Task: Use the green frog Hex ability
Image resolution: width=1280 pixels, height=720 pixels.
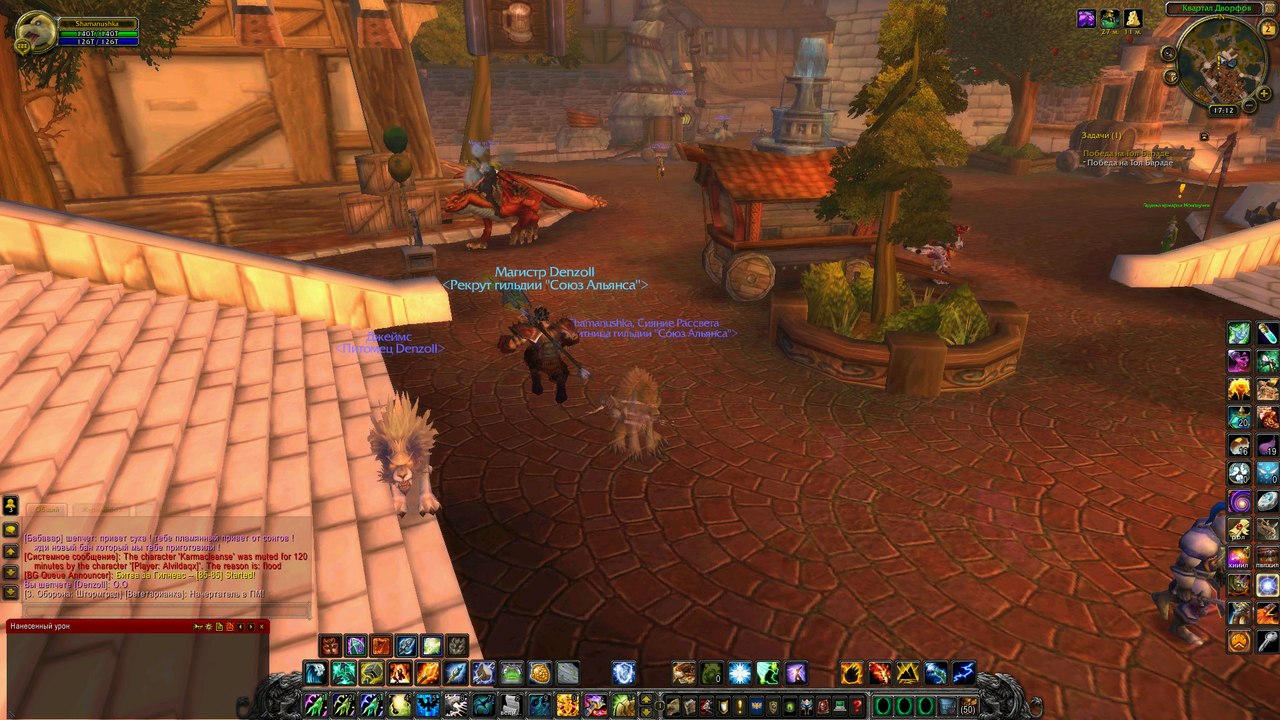Action: coord(711,673)
